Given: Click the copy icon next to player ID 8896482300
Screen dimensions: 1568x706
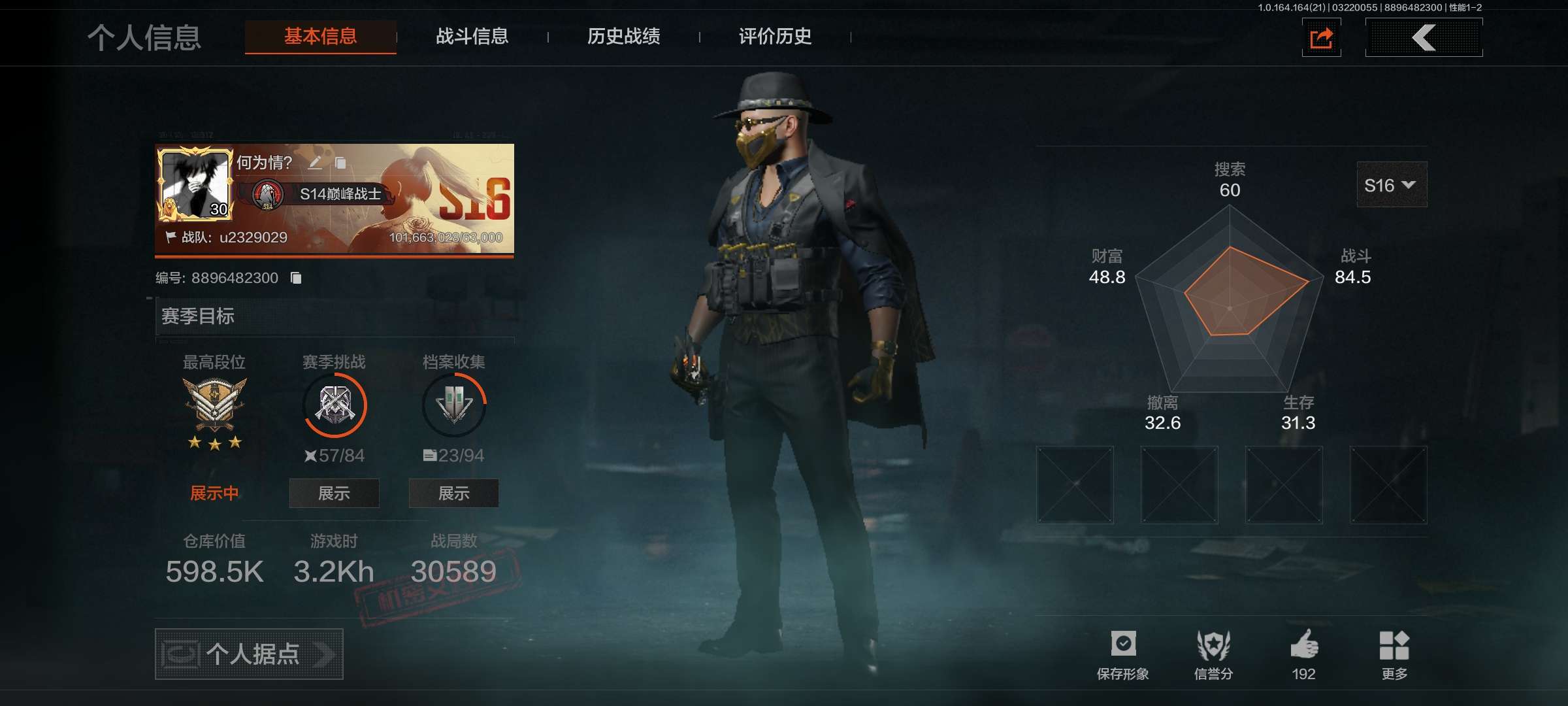Looking at the screenshot, I should tap(297, 277).
